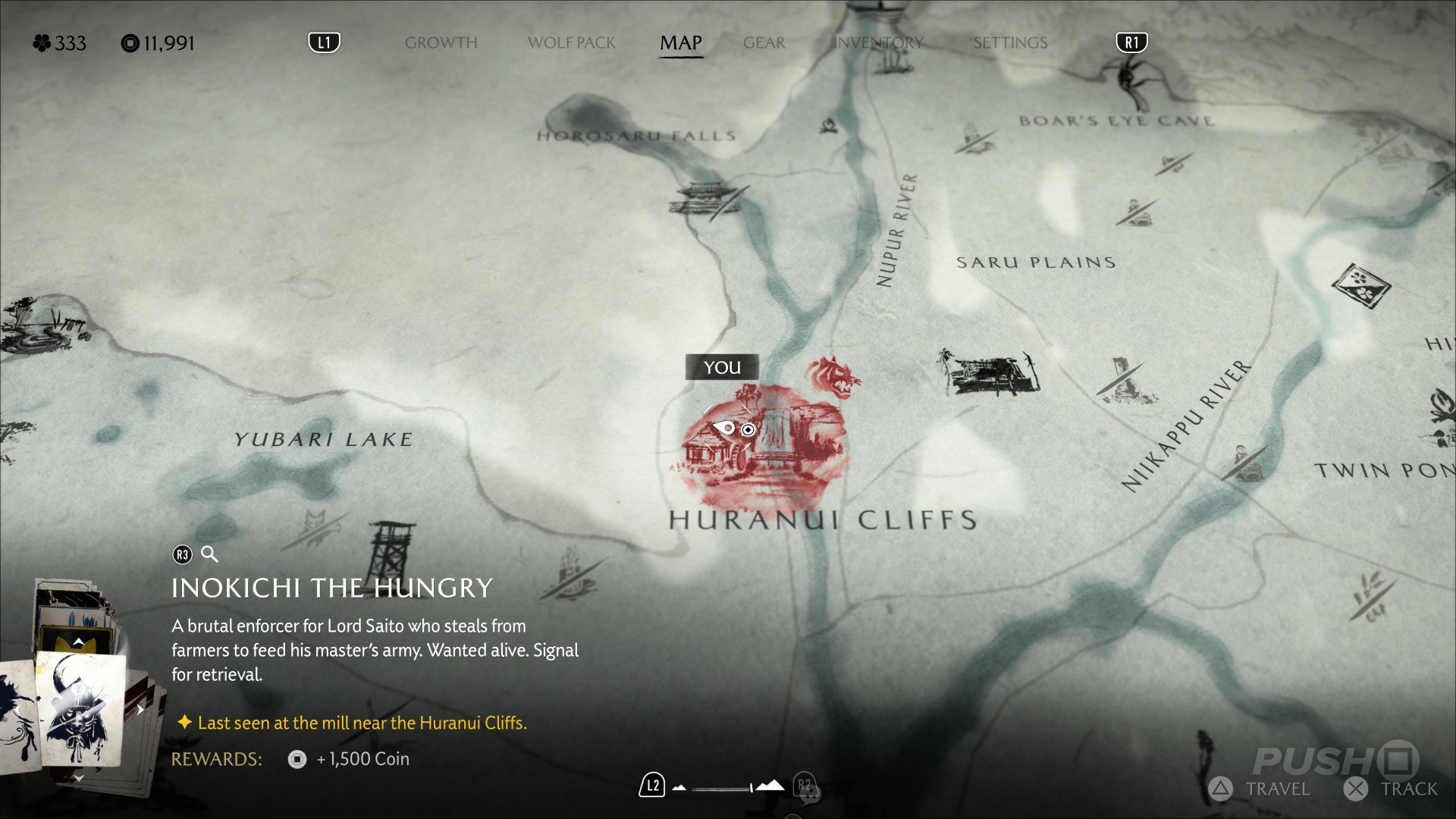
Task: Cycle to the next card with down arrow
Action: coord(78,778)
